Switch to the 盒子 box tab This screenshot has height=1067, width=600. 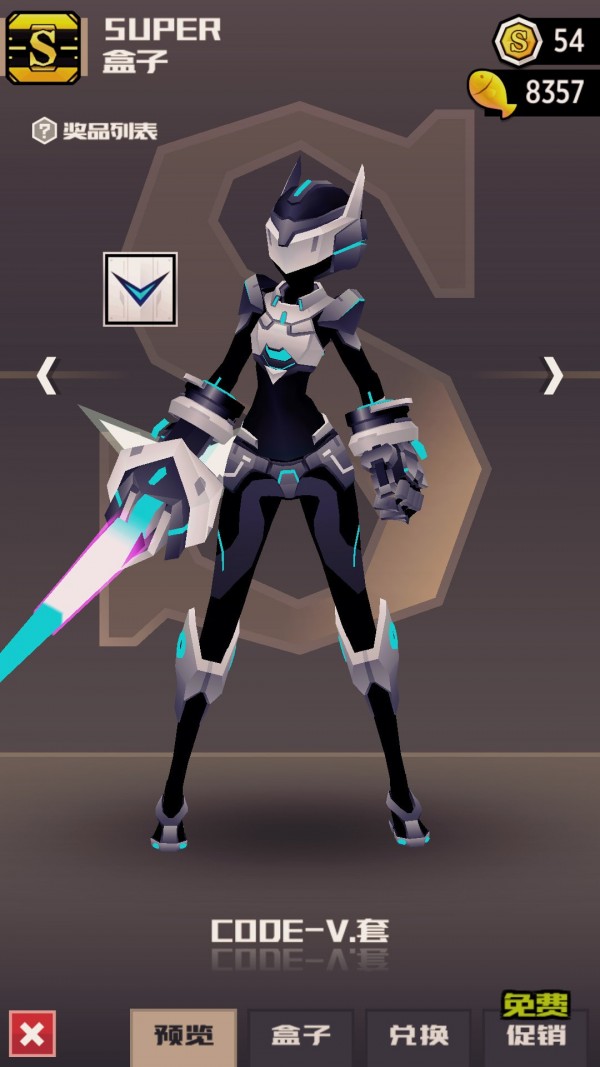tap(301, 1037)
